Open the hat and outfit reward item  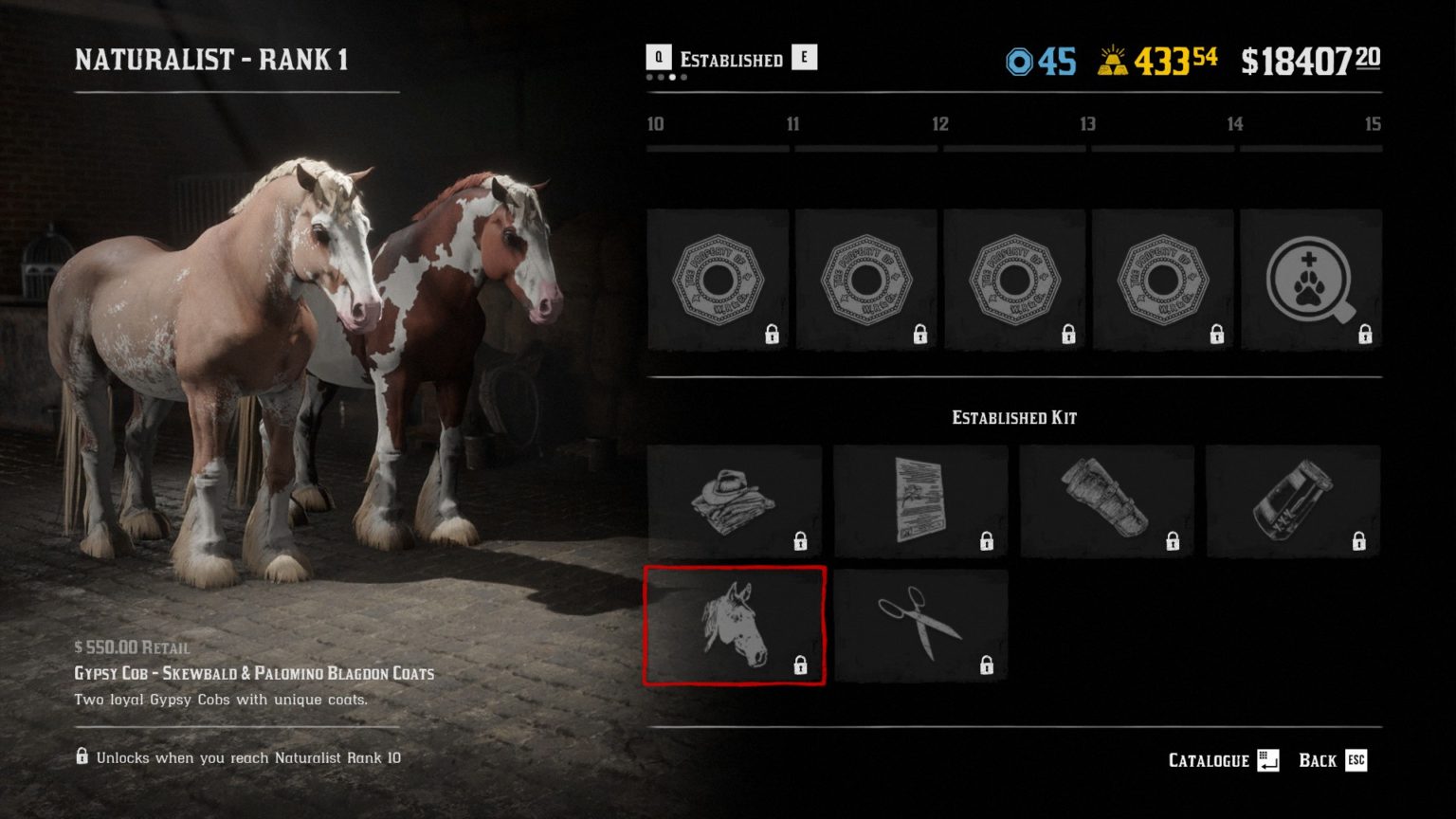point(736,501)
